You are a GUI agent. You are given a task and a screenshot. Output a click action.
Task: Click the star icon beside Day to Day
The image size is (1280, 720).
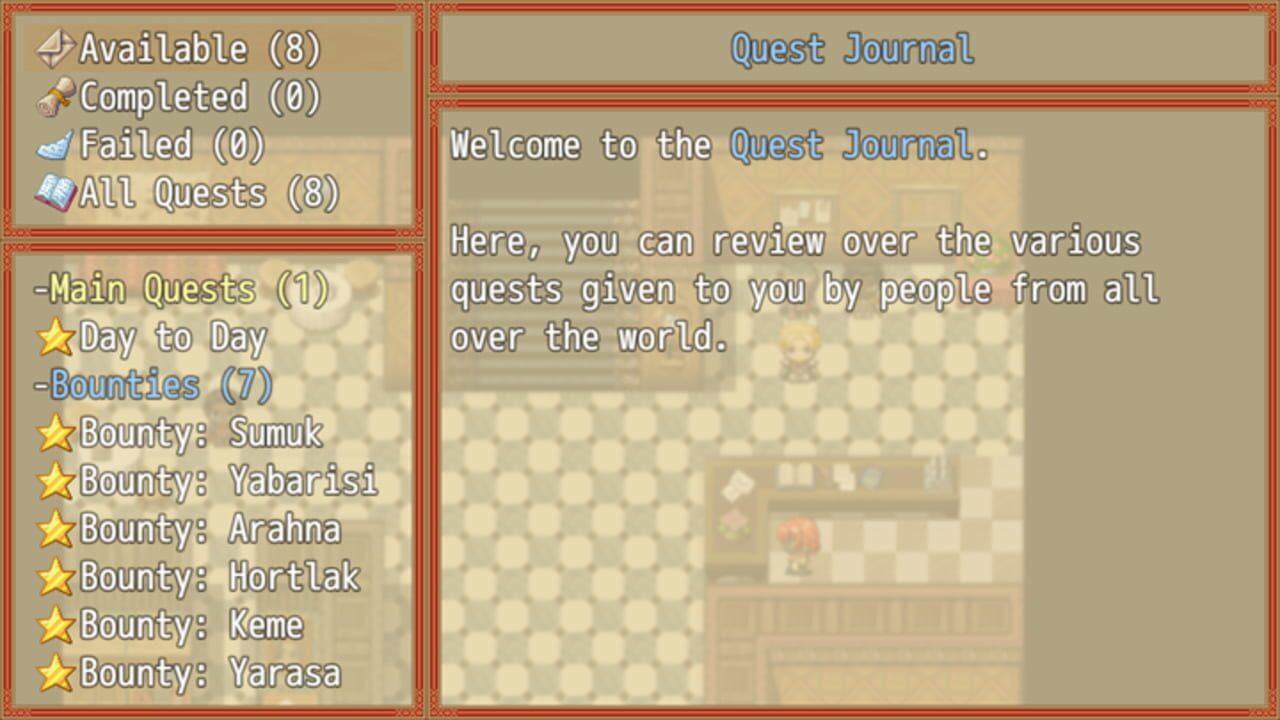(55, 338)
